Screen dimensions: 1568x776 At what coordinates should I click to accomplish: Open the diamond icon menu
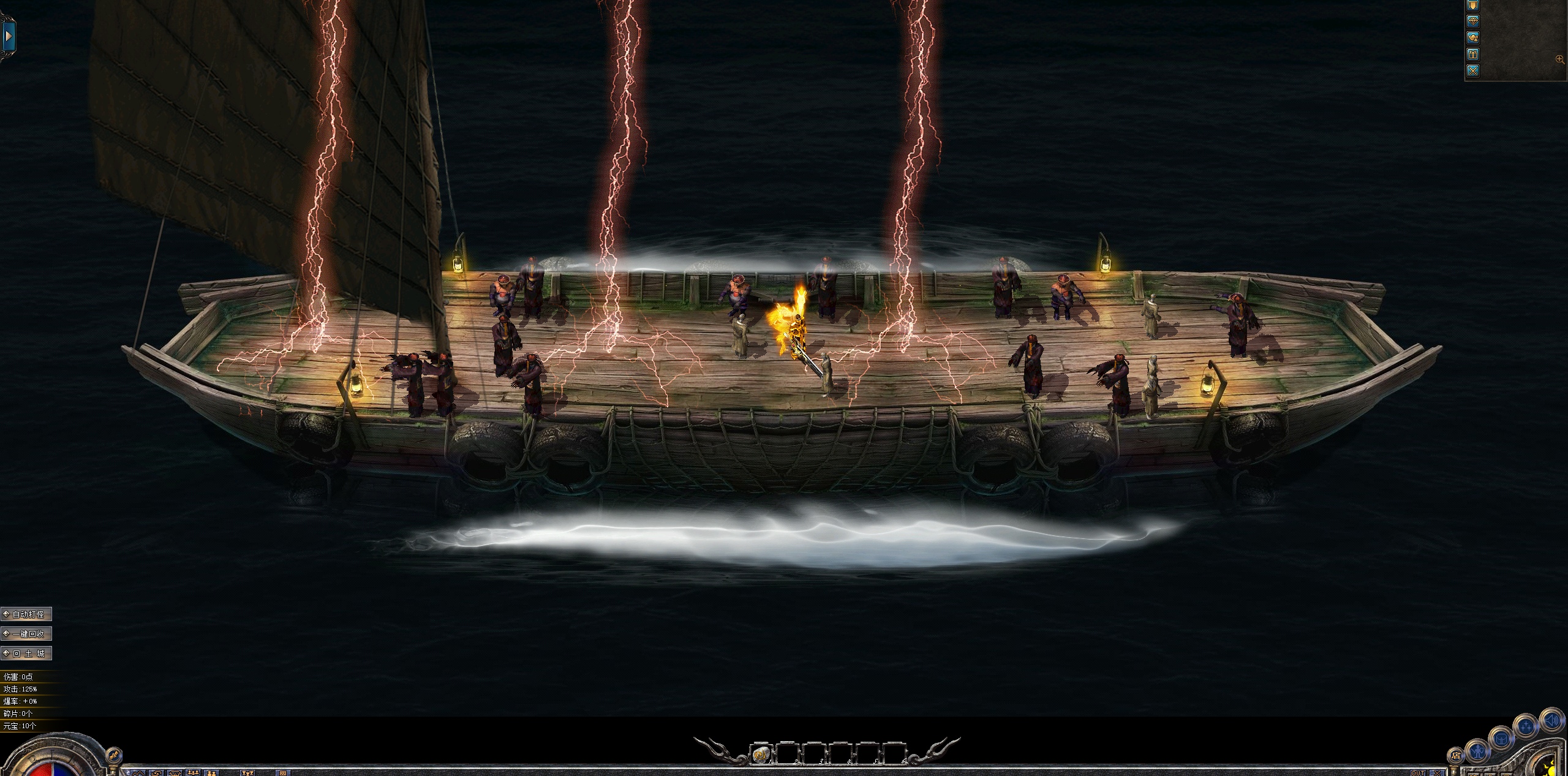click(x=1473, y=21)
